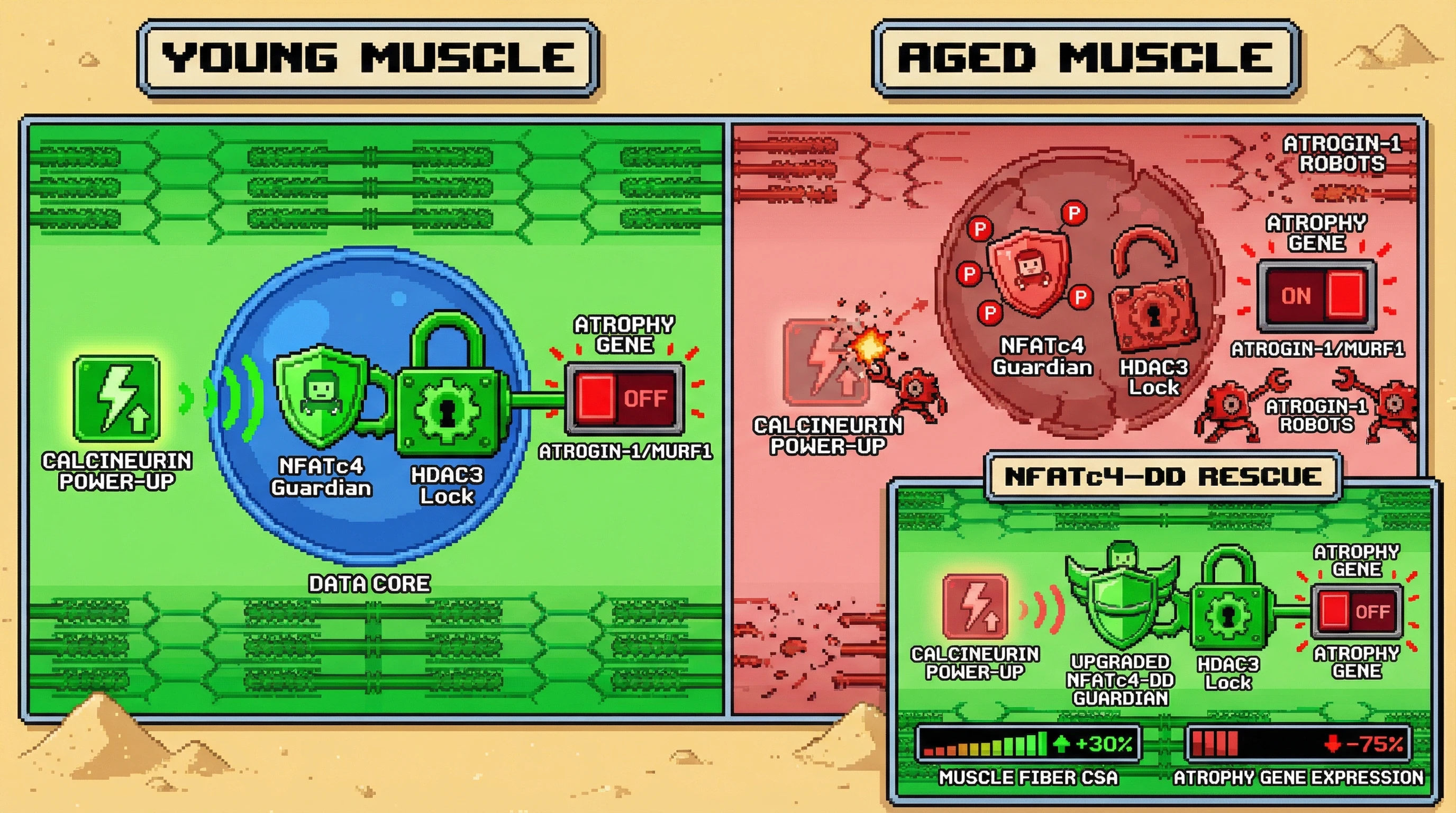Open the NFATc4-DD Rescue panel title
The height and width of the screenshot is (813, 1456).
point(1163,476)
